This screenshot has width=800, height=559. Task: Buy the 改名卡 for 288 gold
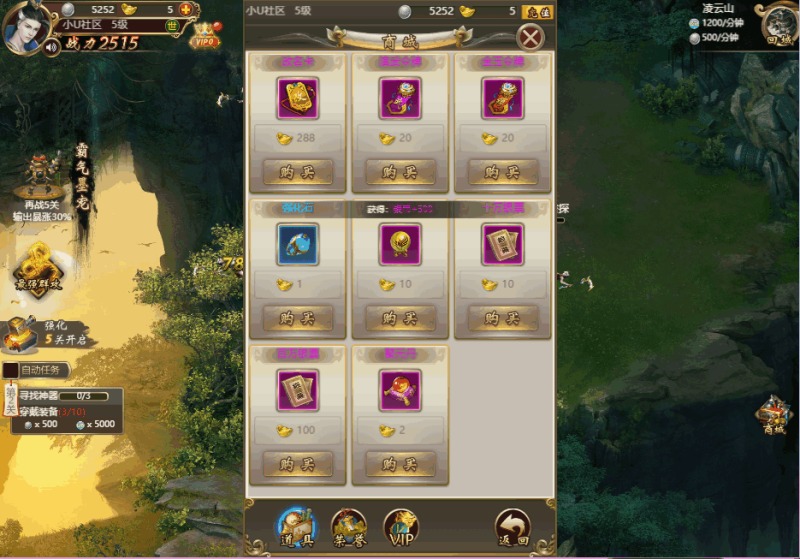tap(298, 172)
